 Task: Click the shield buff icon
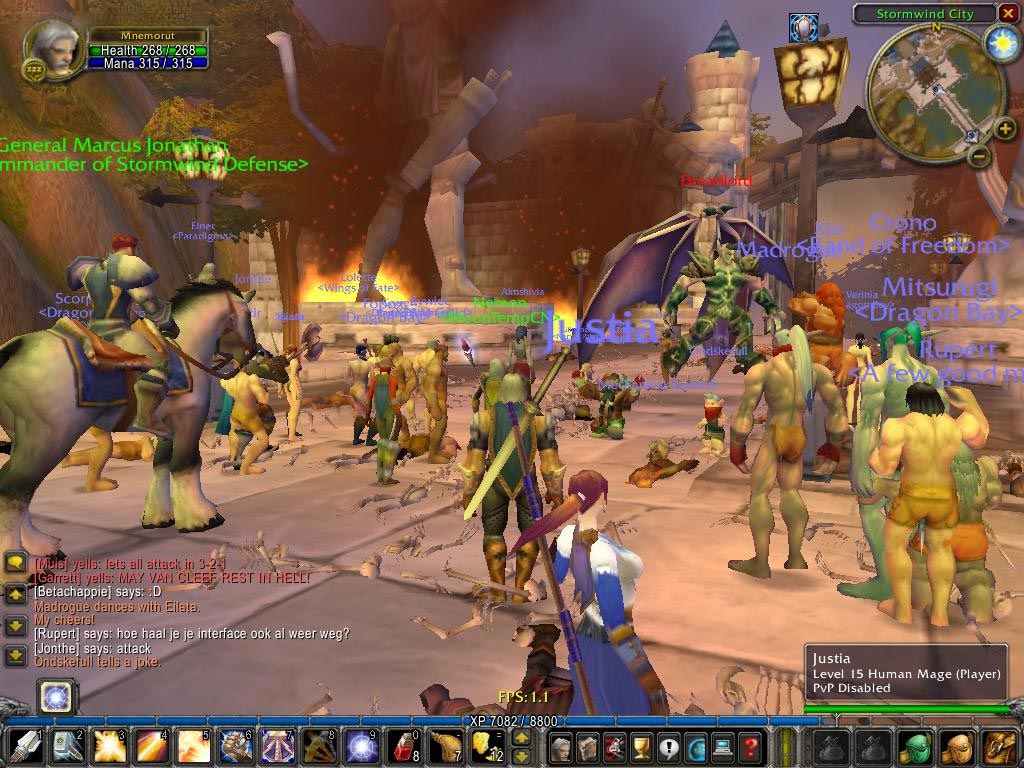click(x=803, y=28)
